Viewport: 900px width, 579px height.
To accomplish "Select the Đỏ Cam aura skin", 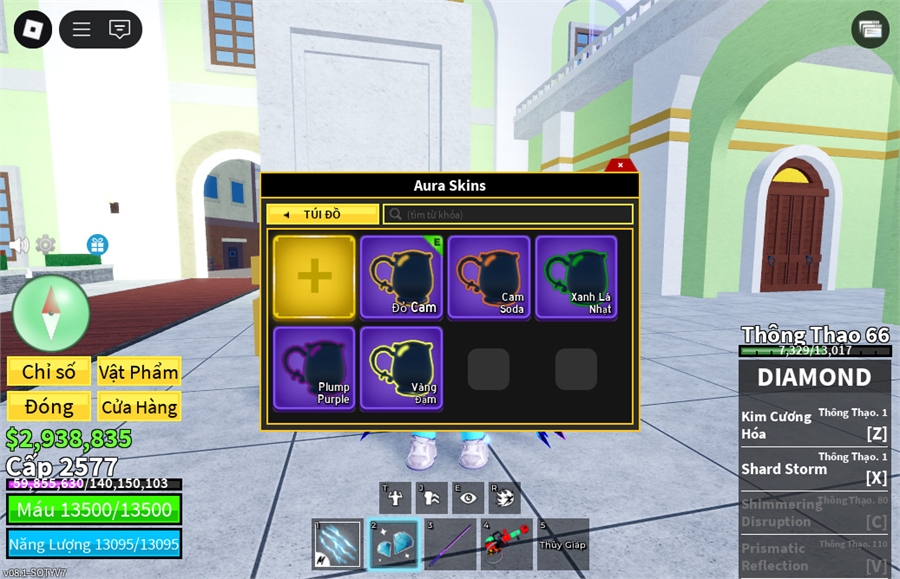I will pyautogui.click(x=401, y=277).
